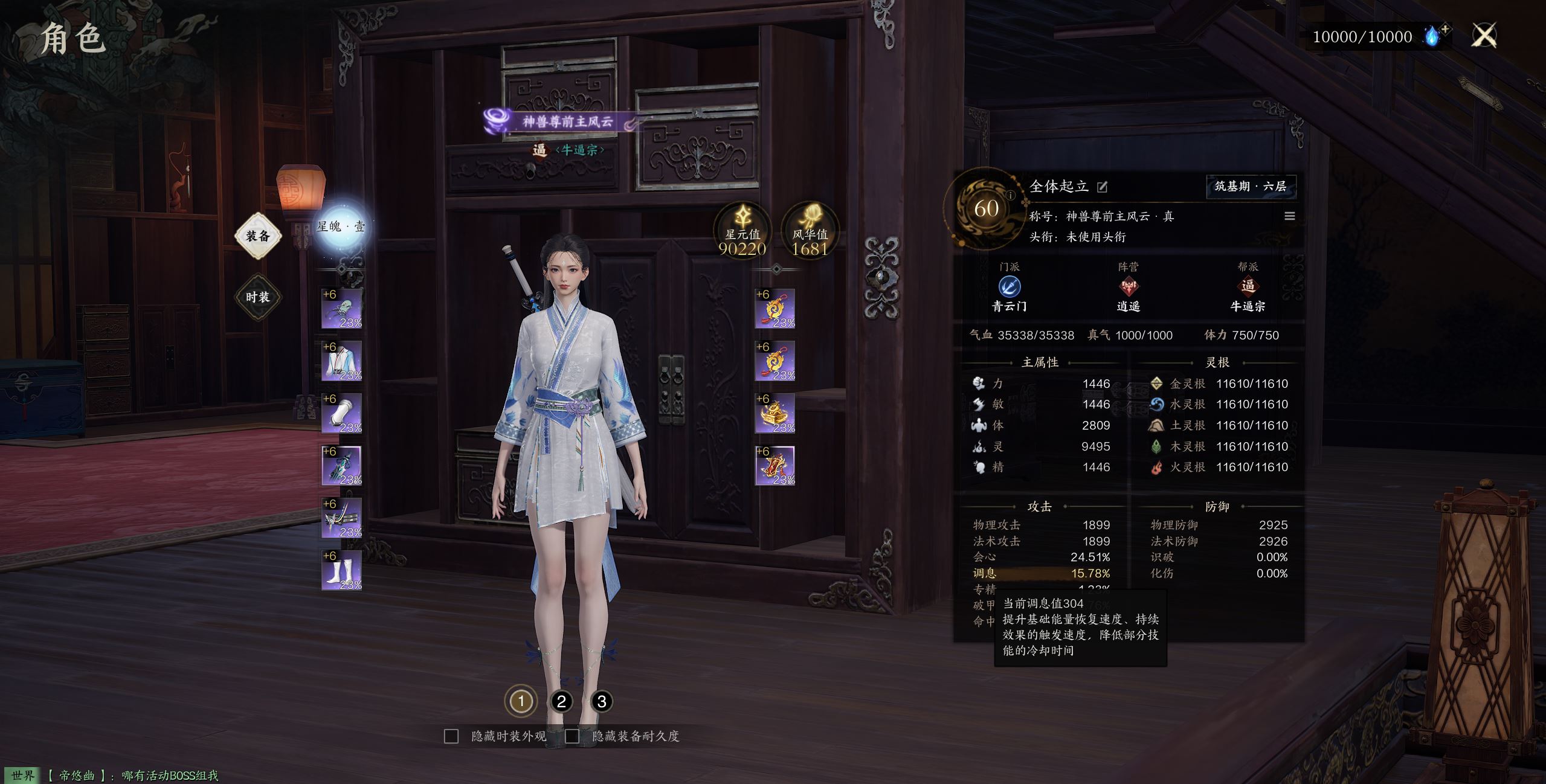Select the 星魄·壹 glowing orb
Screen dimensions: 1546x784
coord(341,227)
